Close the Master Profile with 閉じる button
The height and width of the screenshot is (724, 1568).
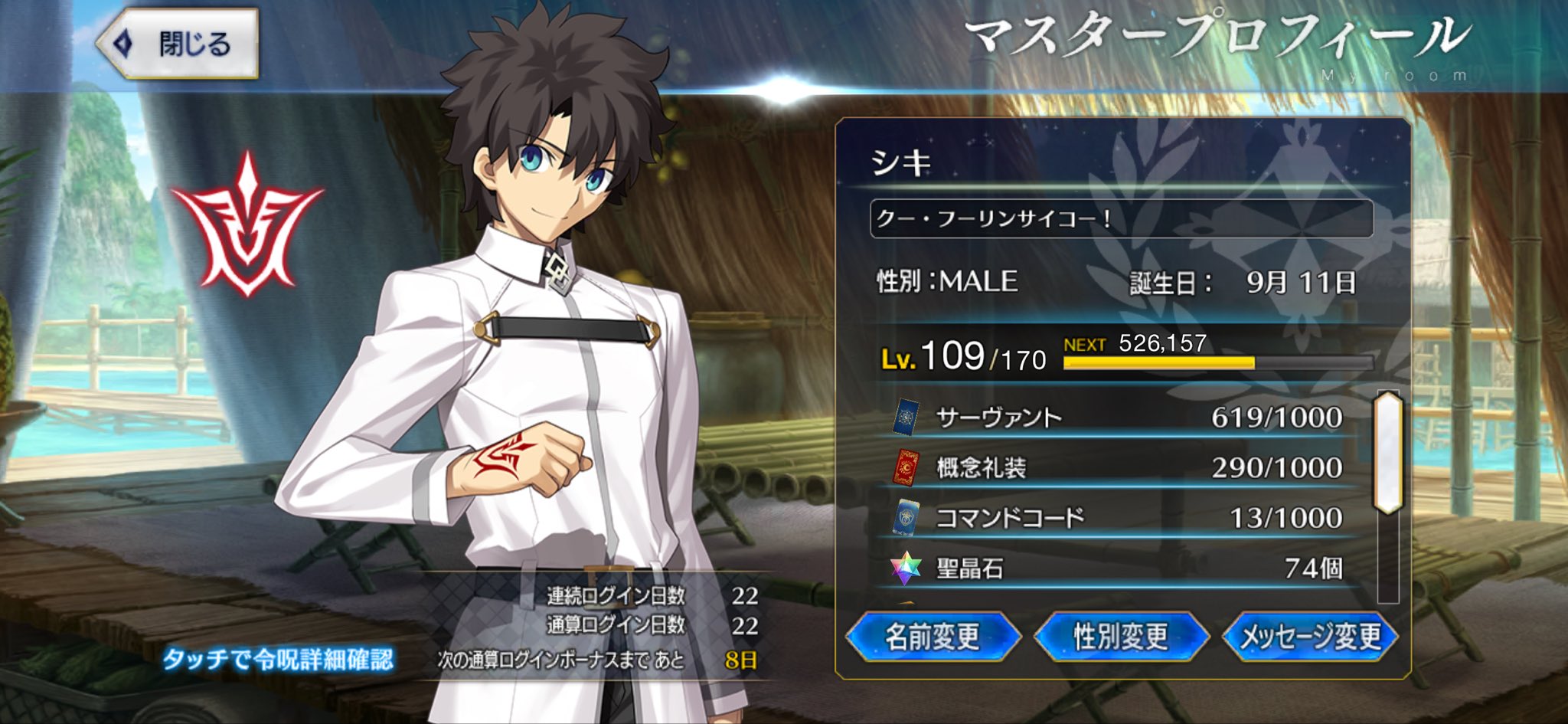click(179, 44)
